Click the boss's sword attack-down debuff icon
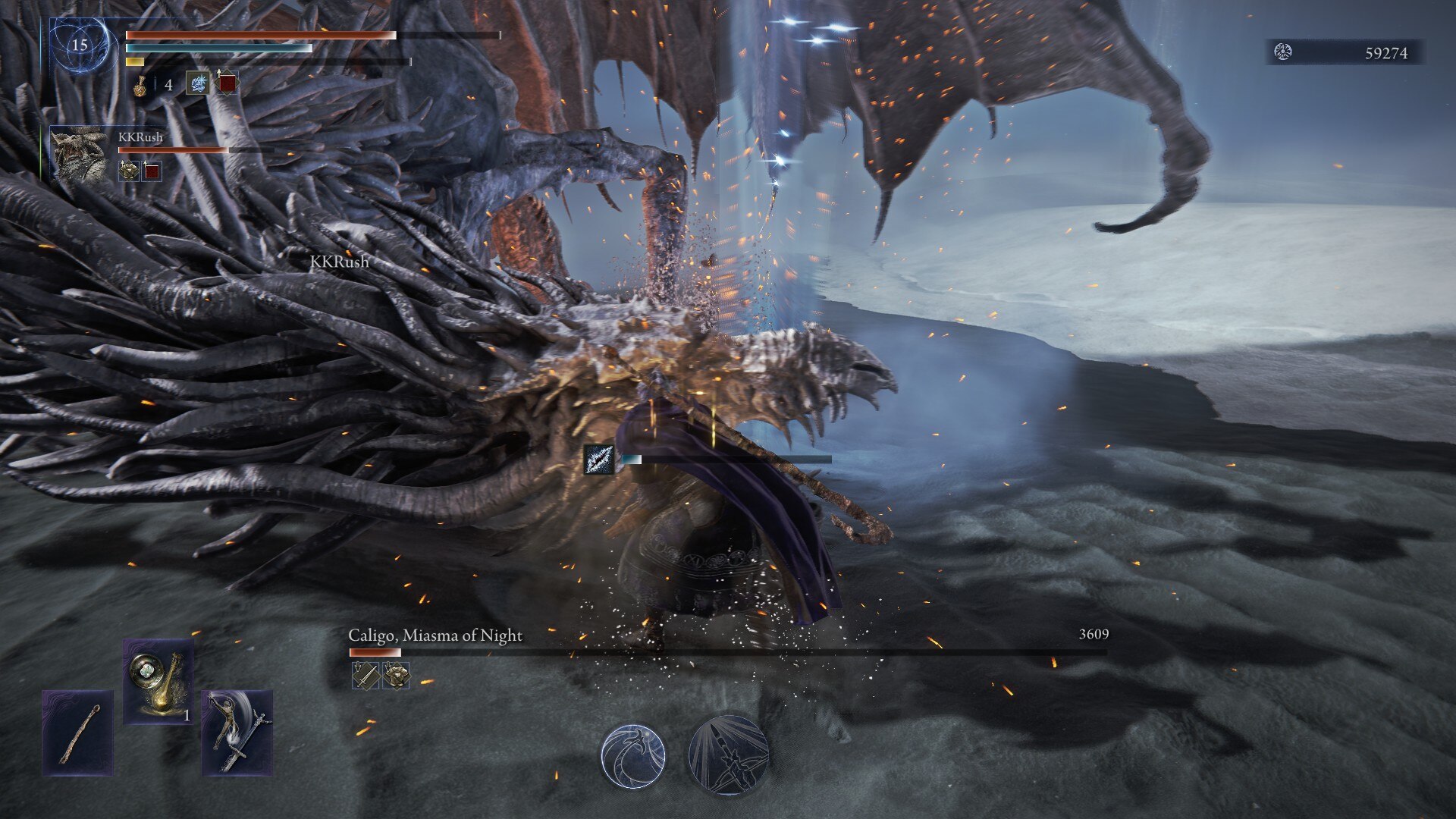1456x819 pixels. 366,676
